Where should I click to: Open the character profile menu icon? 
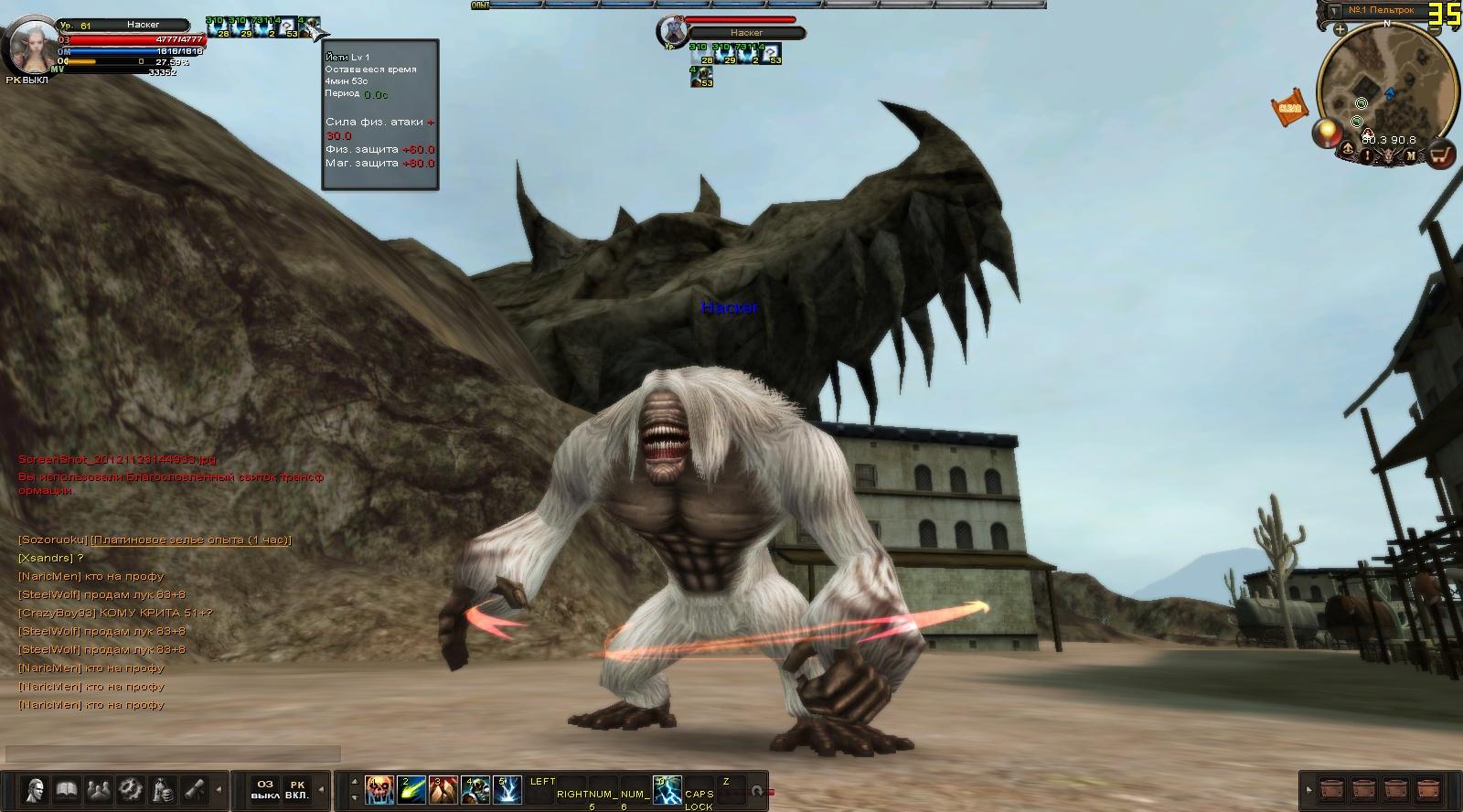pyautogui.click(x=36, y=790)
